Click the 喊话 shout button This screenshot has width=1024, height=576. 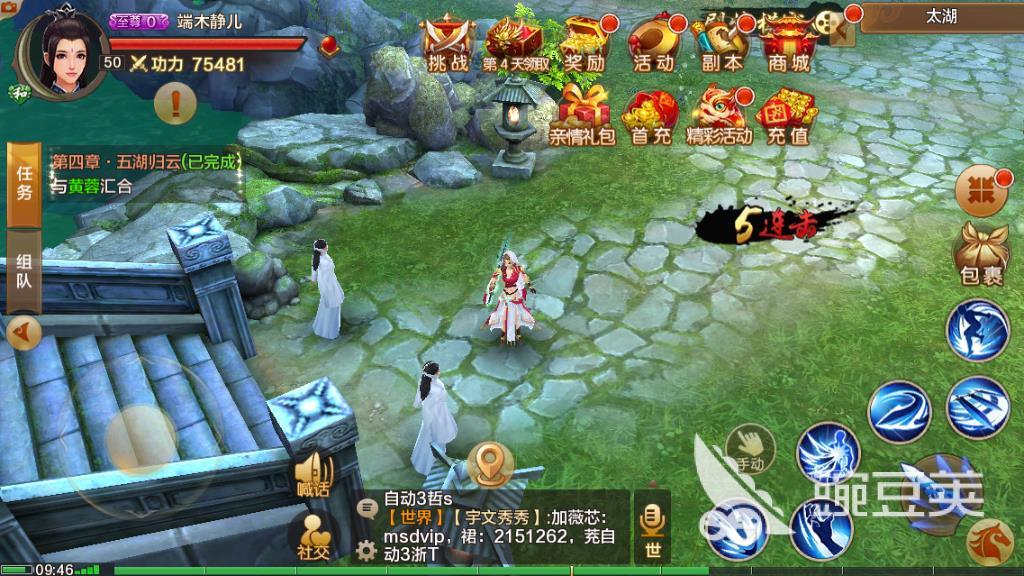tap(313, 475)
